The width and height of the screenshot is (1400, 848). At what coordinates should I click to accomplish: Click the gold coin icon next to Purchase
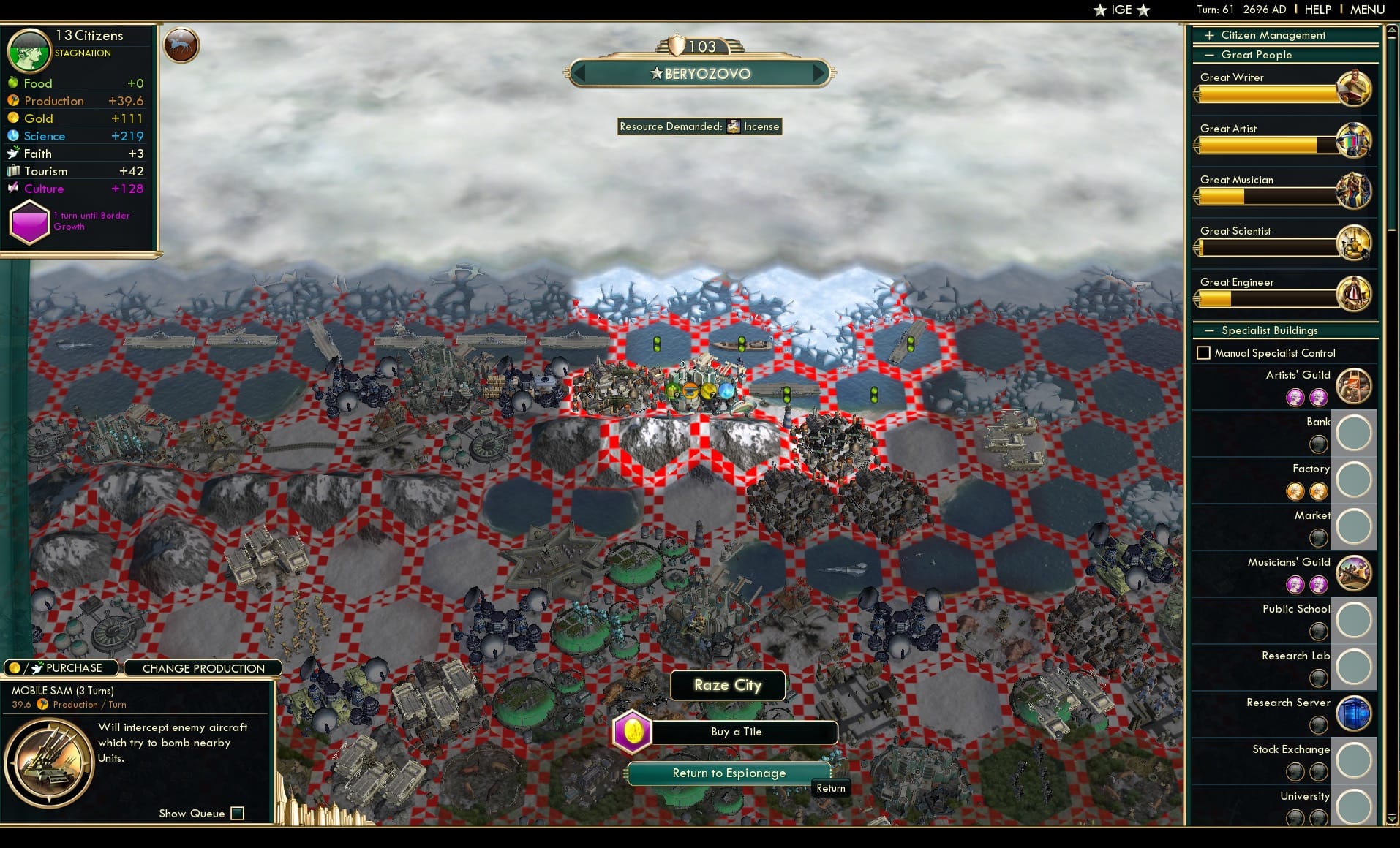15,667
